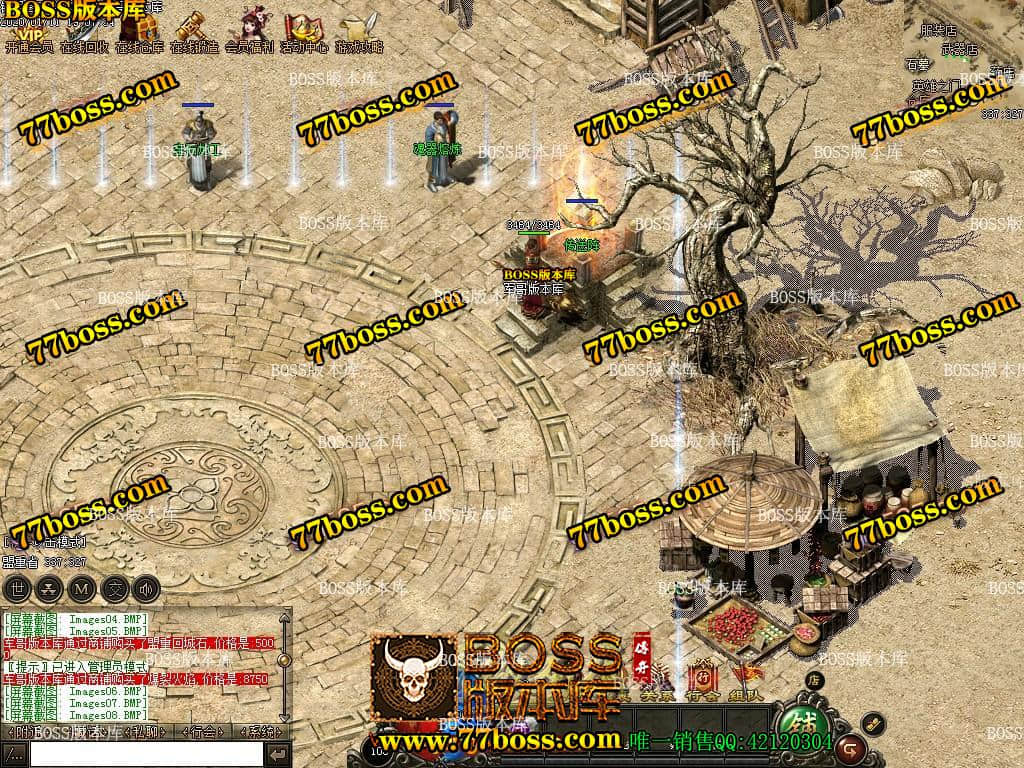Click the chat send enter-arrow button

[x=279, y=753]
